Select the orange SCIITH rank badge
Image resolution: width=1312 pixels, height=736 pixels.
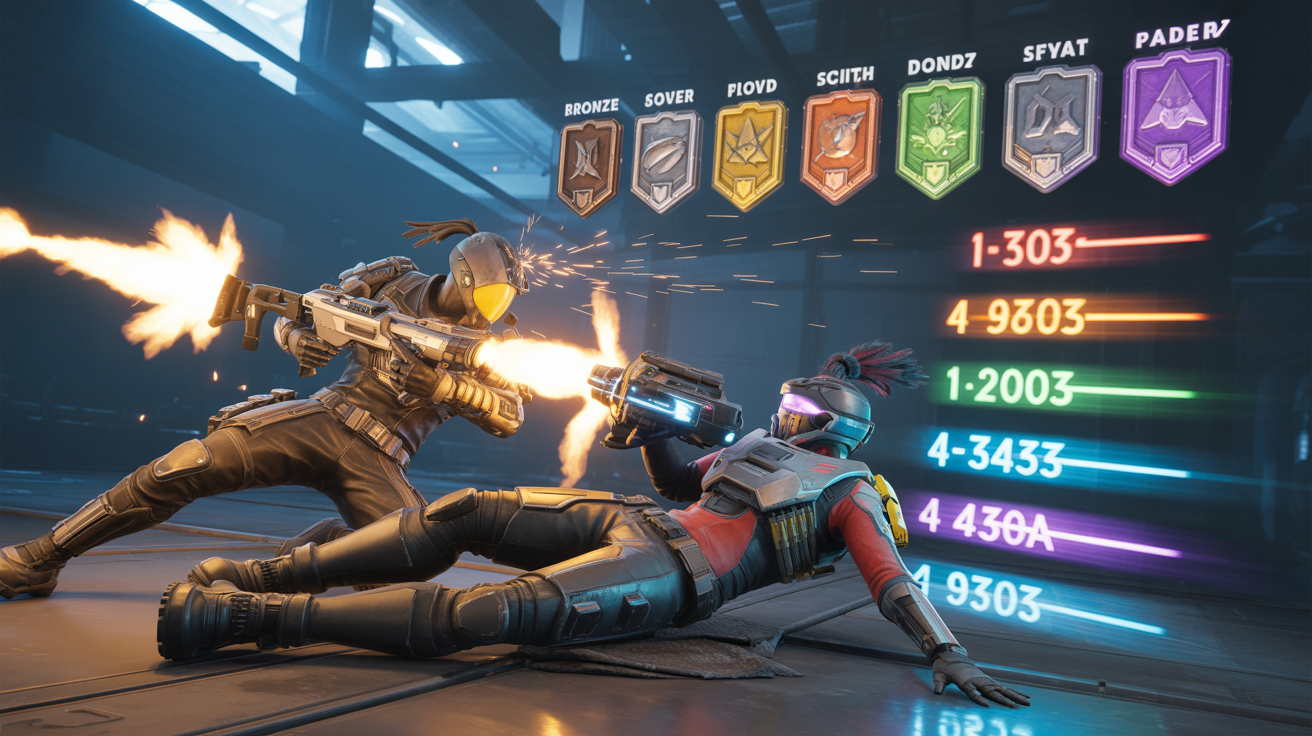tap(840, 145)
